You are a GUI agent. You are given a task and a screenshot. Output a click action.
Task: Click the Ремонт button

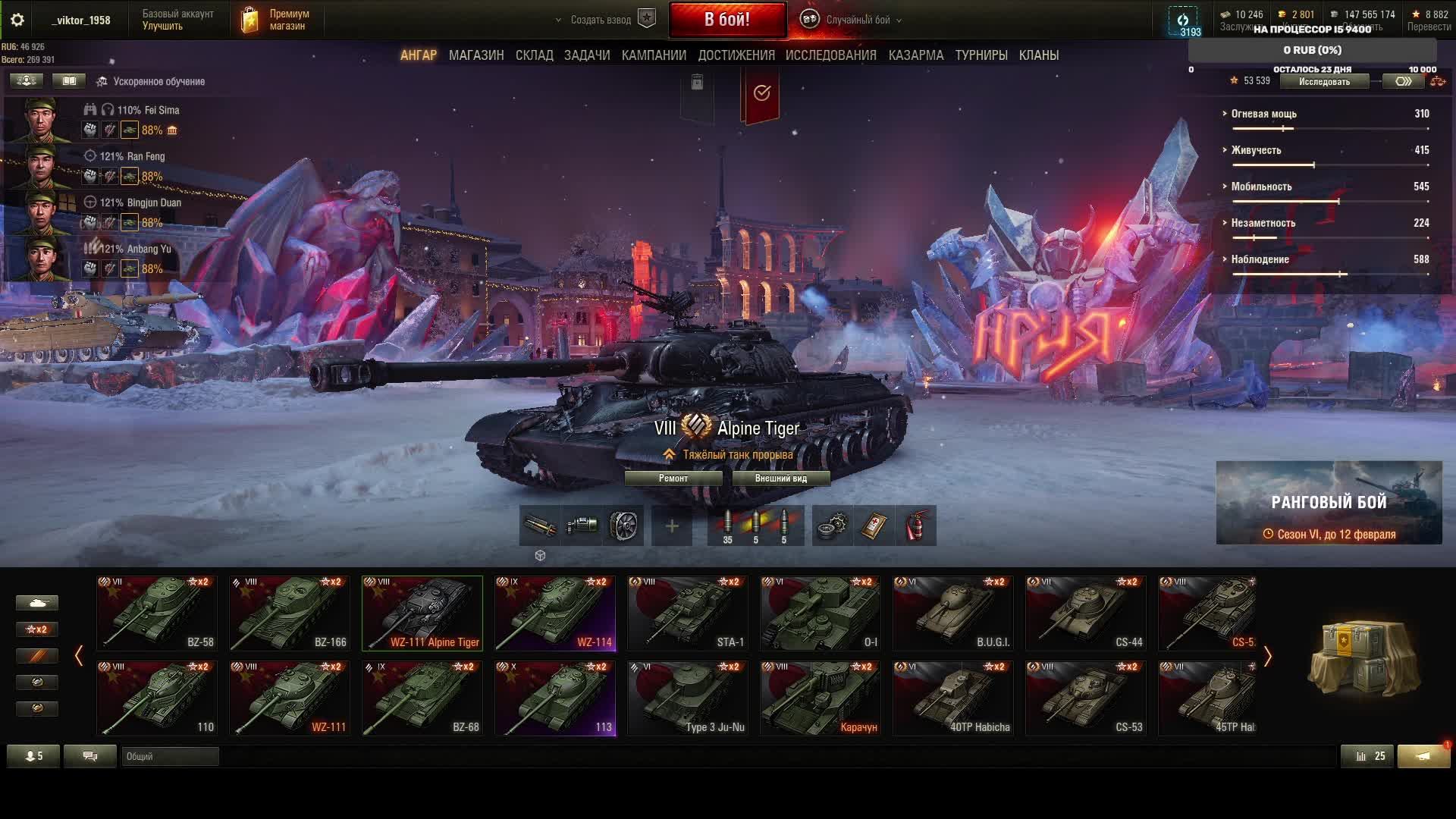tap(673, 479)
